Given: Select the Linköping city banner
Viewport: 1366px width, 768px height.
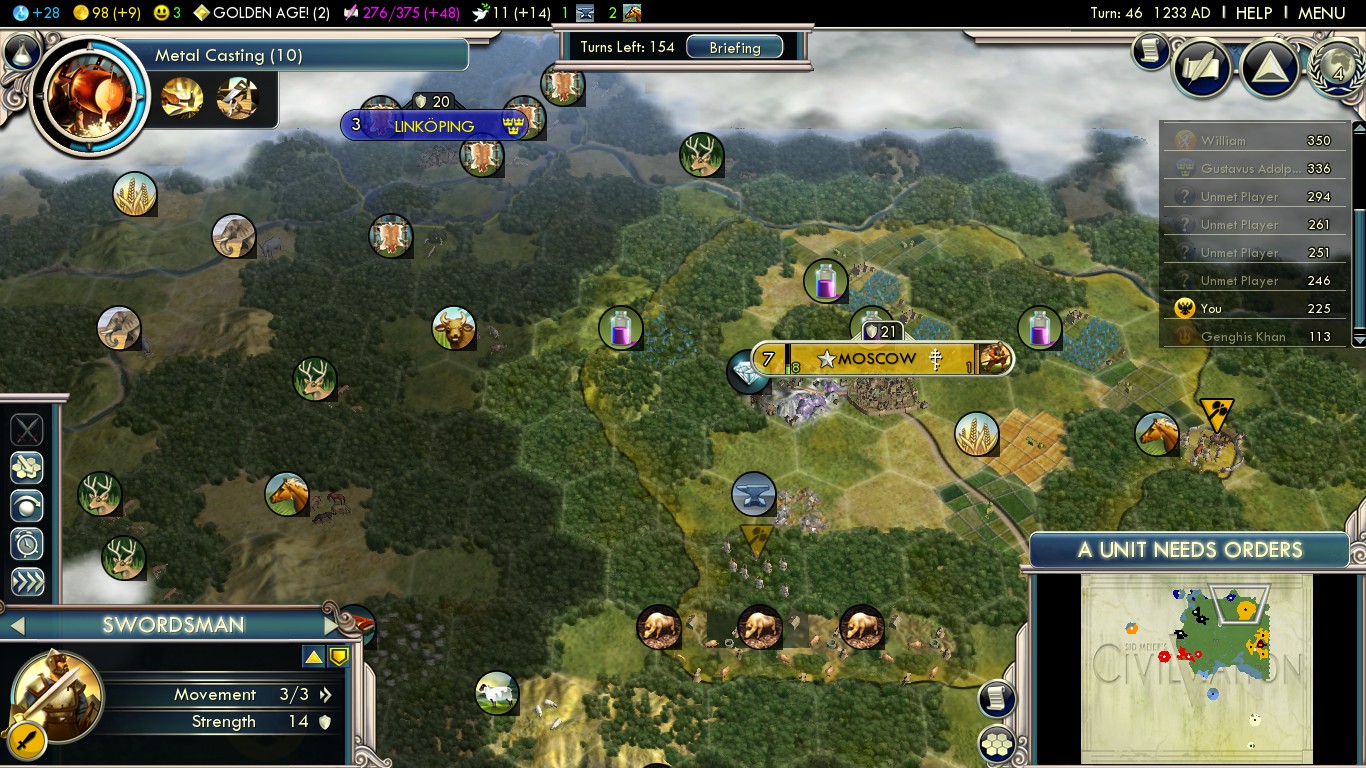Looking at the screenshot, I should click(x=434, y=126).
